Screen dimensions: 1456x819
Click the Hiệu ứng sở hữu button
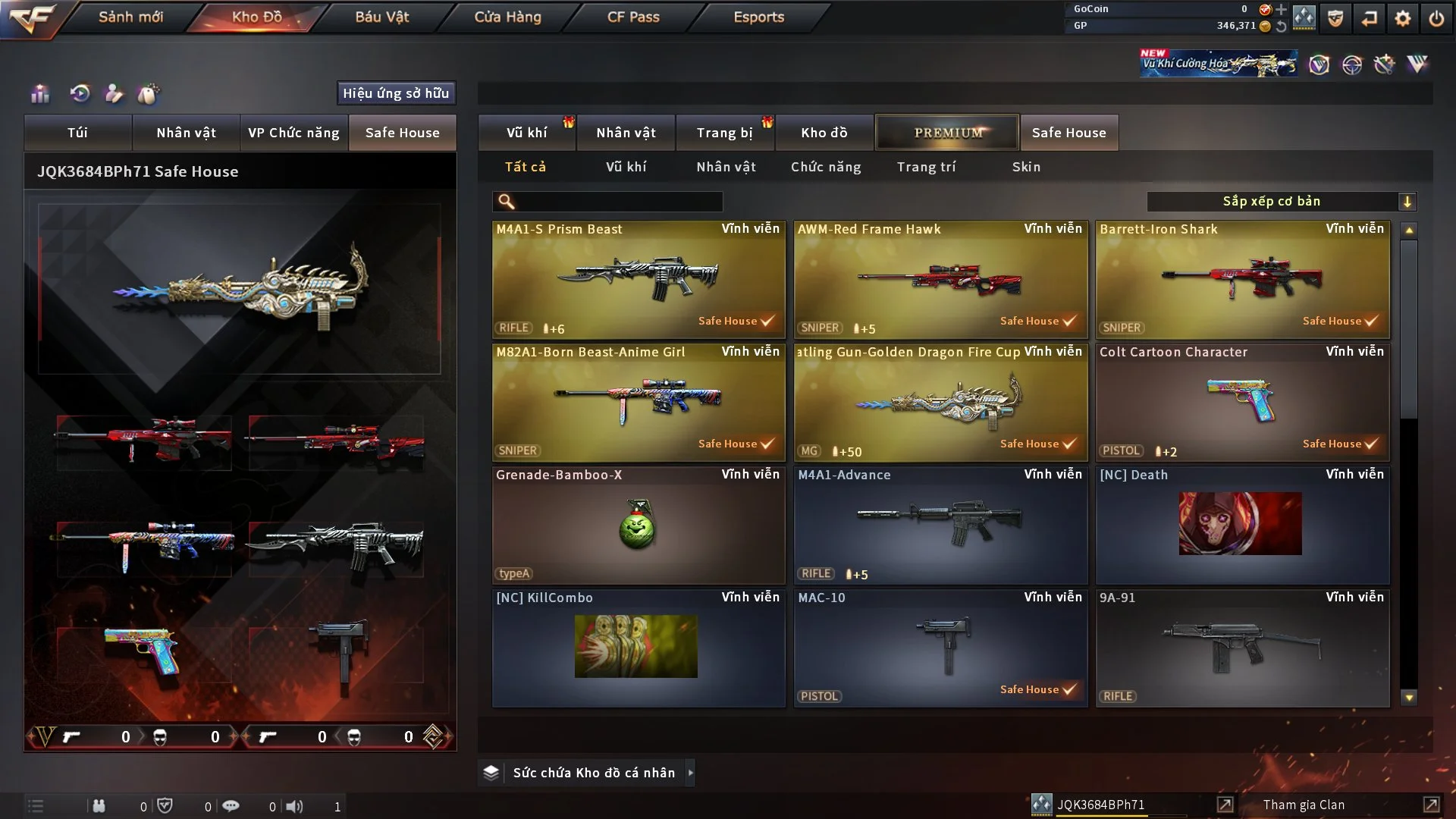click(x=396, y=93)
